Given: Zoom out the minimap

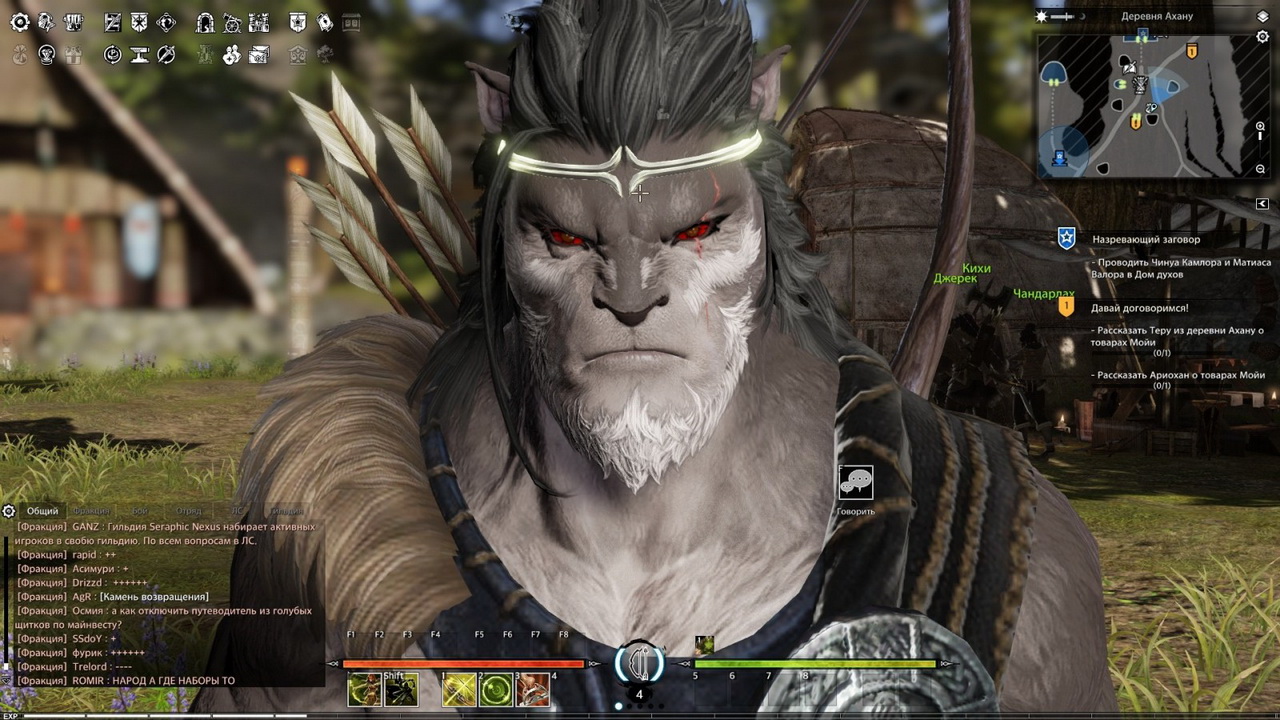Looking at the screenshot, I should point(1261,169).
